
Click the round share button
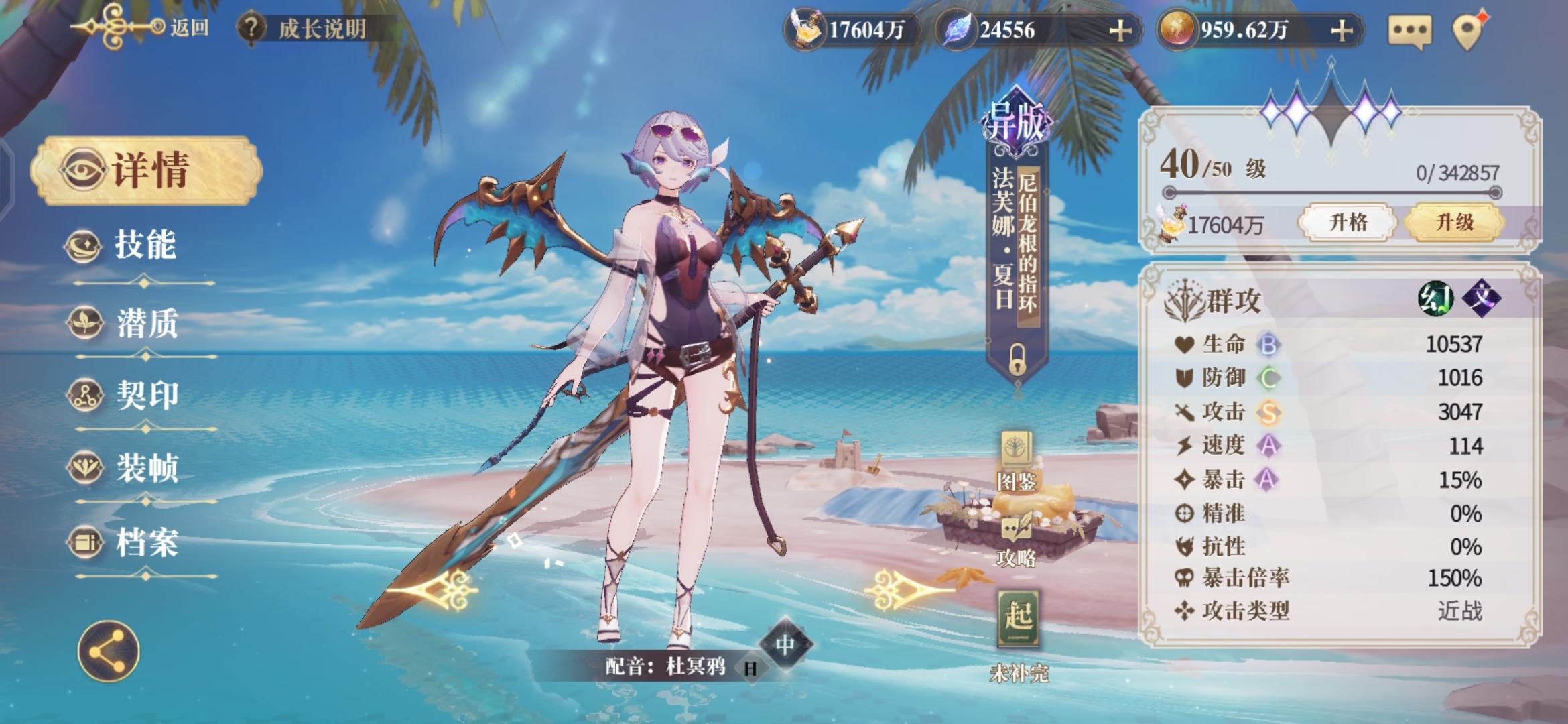pos(109,651)
